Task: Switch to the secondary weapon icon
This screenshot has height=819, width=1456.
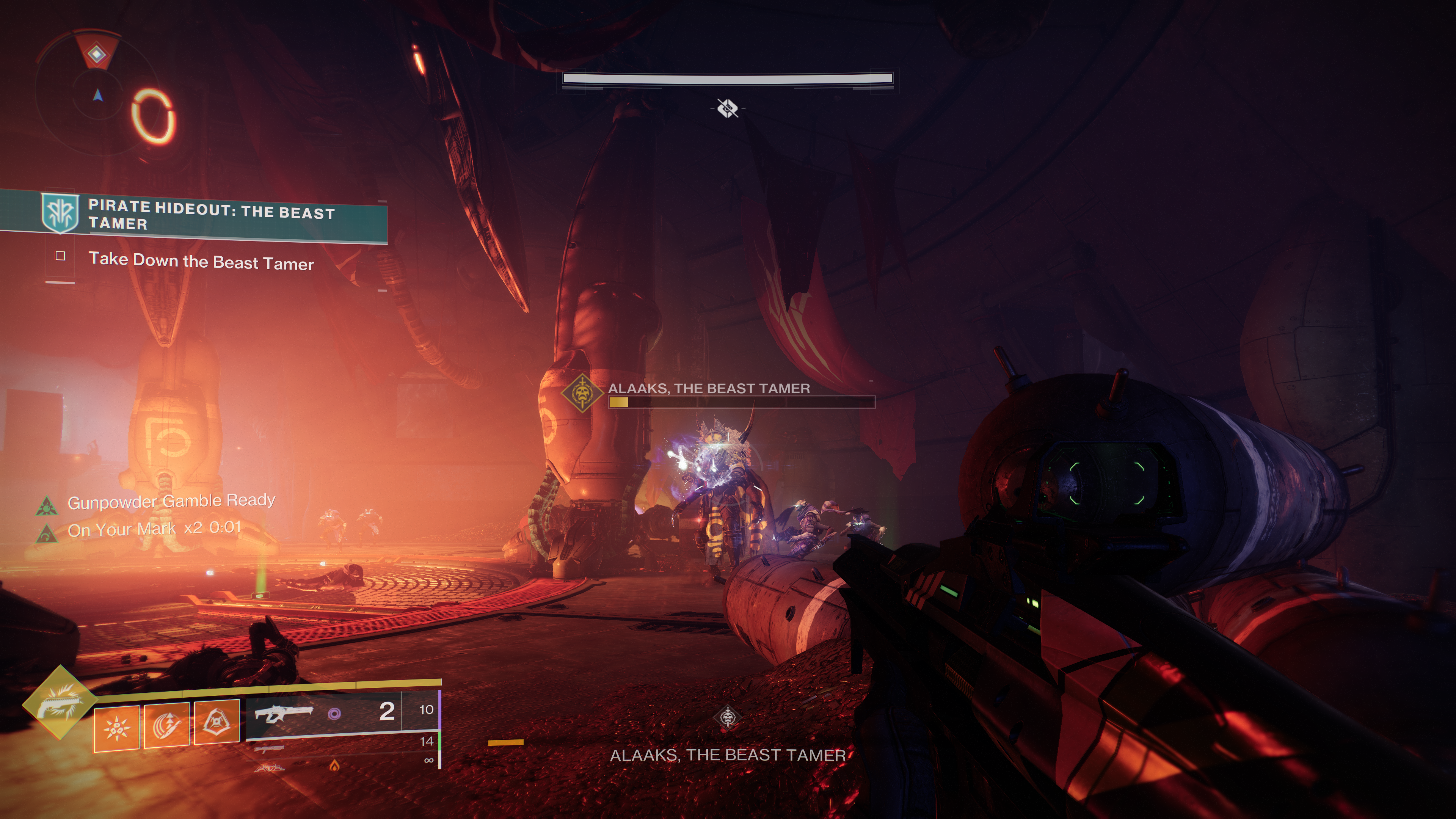Action: (x=269, y=750)
